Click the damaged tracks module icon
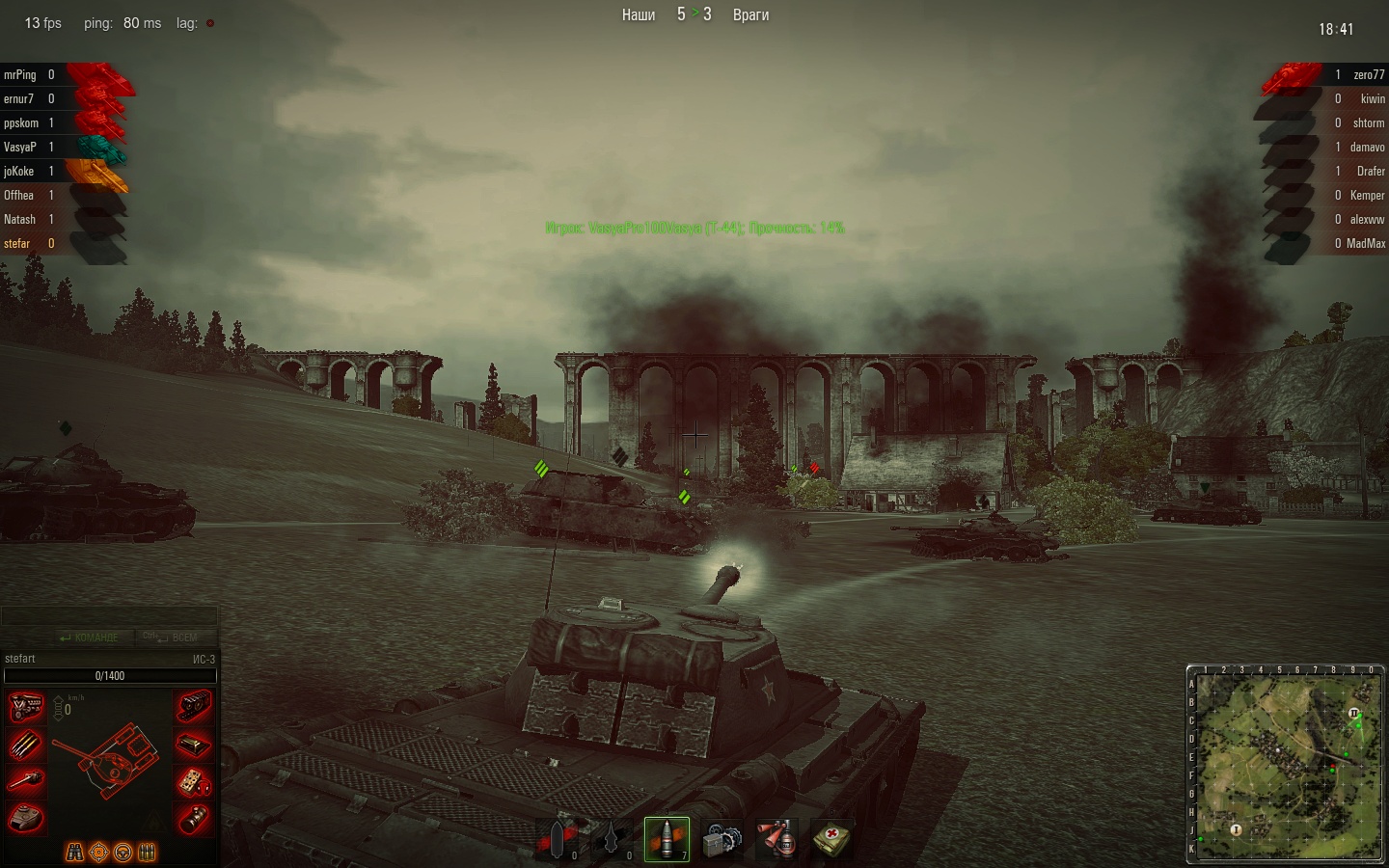This screenshot has width=1389, height=868. 194,707
